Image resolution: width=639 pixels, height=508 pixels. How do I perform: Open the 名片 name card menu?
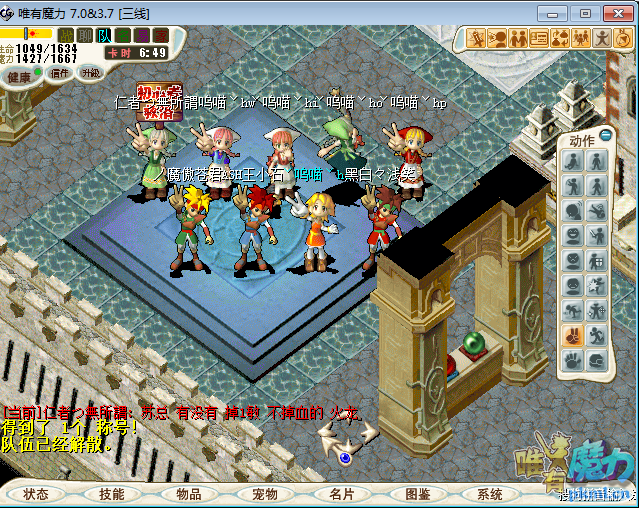341,494
